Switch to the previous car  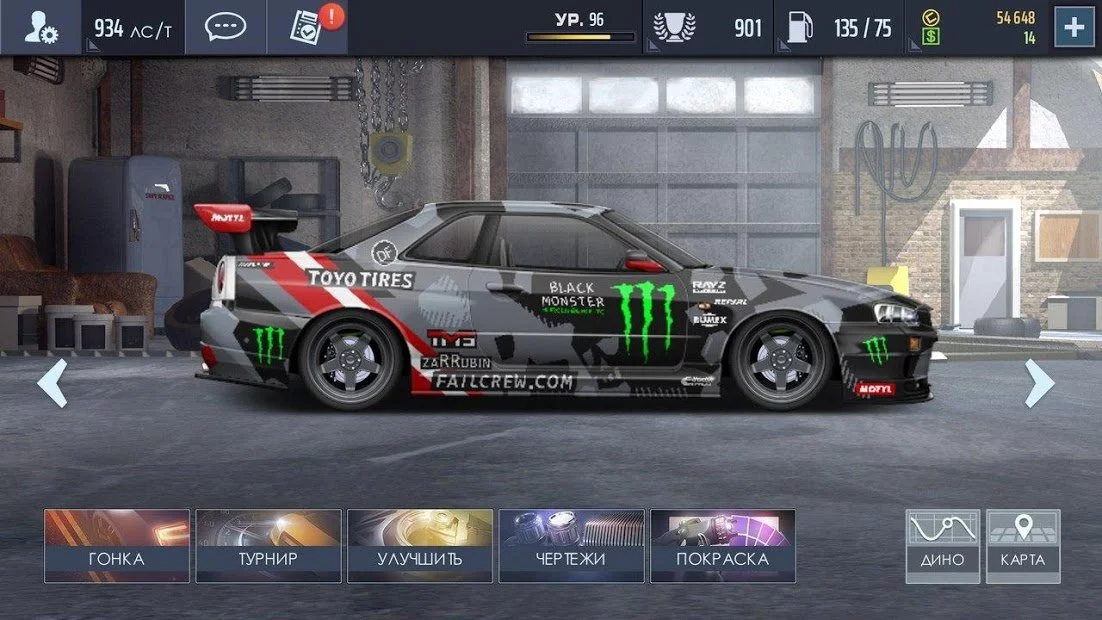click(52, 383)
